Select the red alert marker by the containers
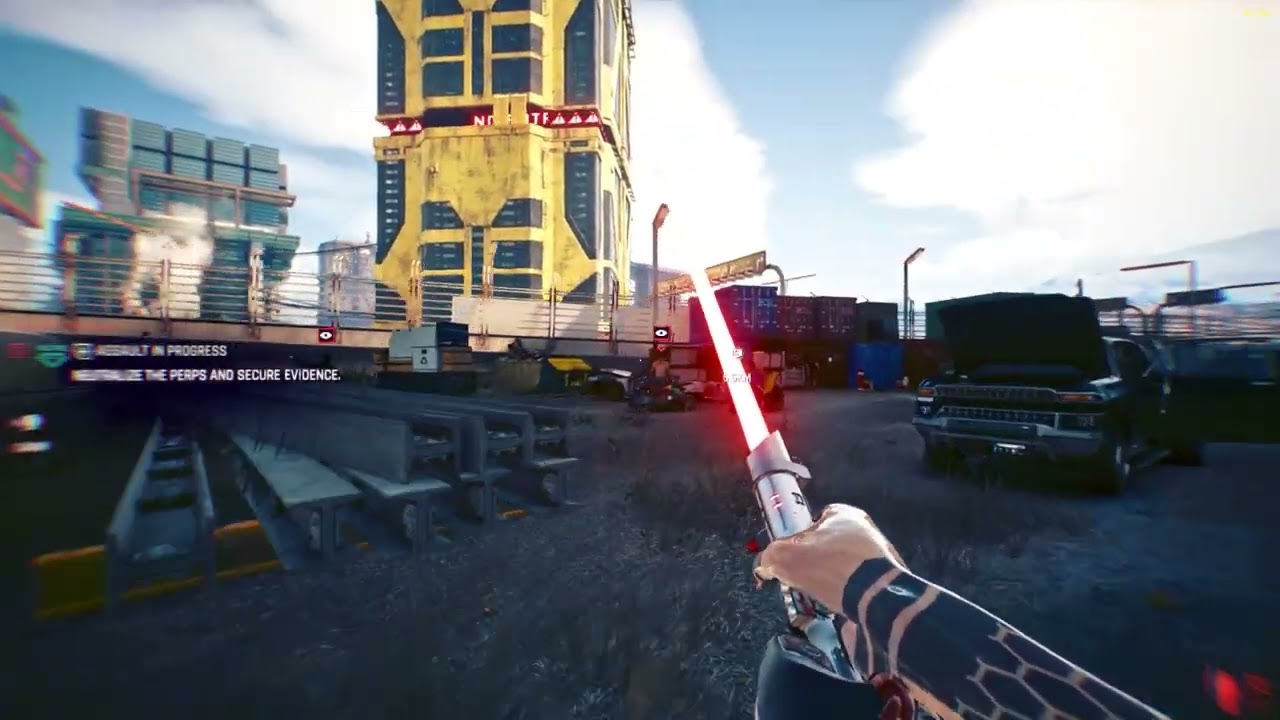 [x=661, y=331]
